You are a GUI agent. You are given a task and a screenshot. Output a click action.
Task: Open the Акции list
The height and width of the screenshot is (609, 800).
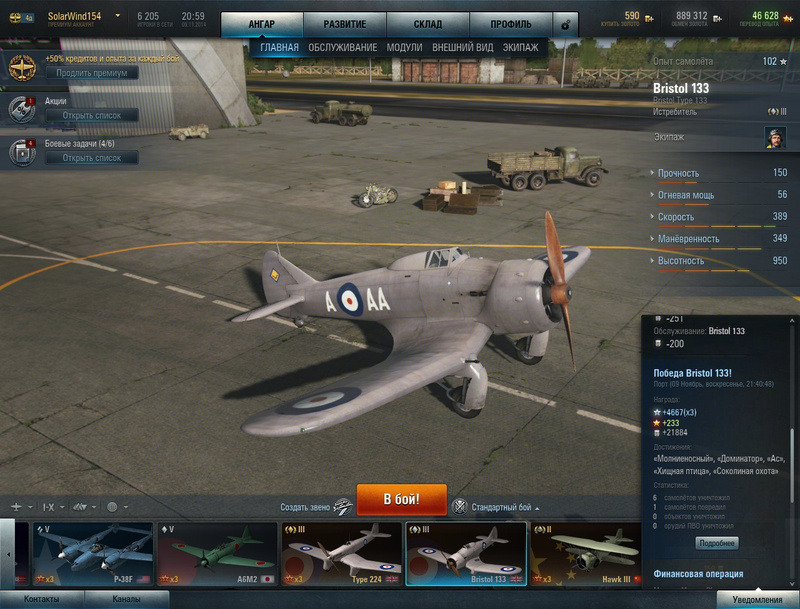(x=91, y=115)
